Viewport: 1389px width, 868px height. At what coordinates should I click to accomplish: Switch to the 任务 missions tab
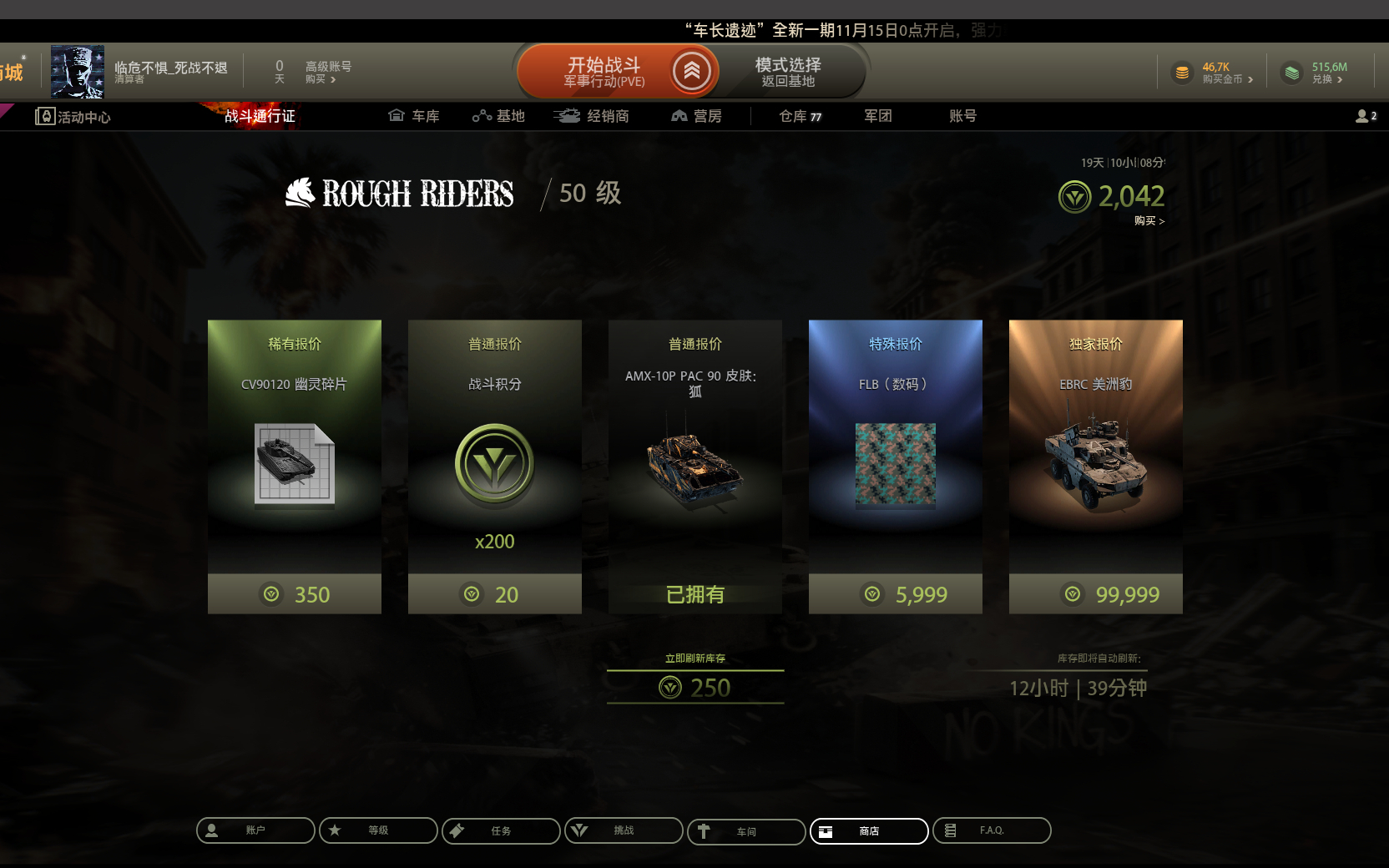click(x=501, y=830)
